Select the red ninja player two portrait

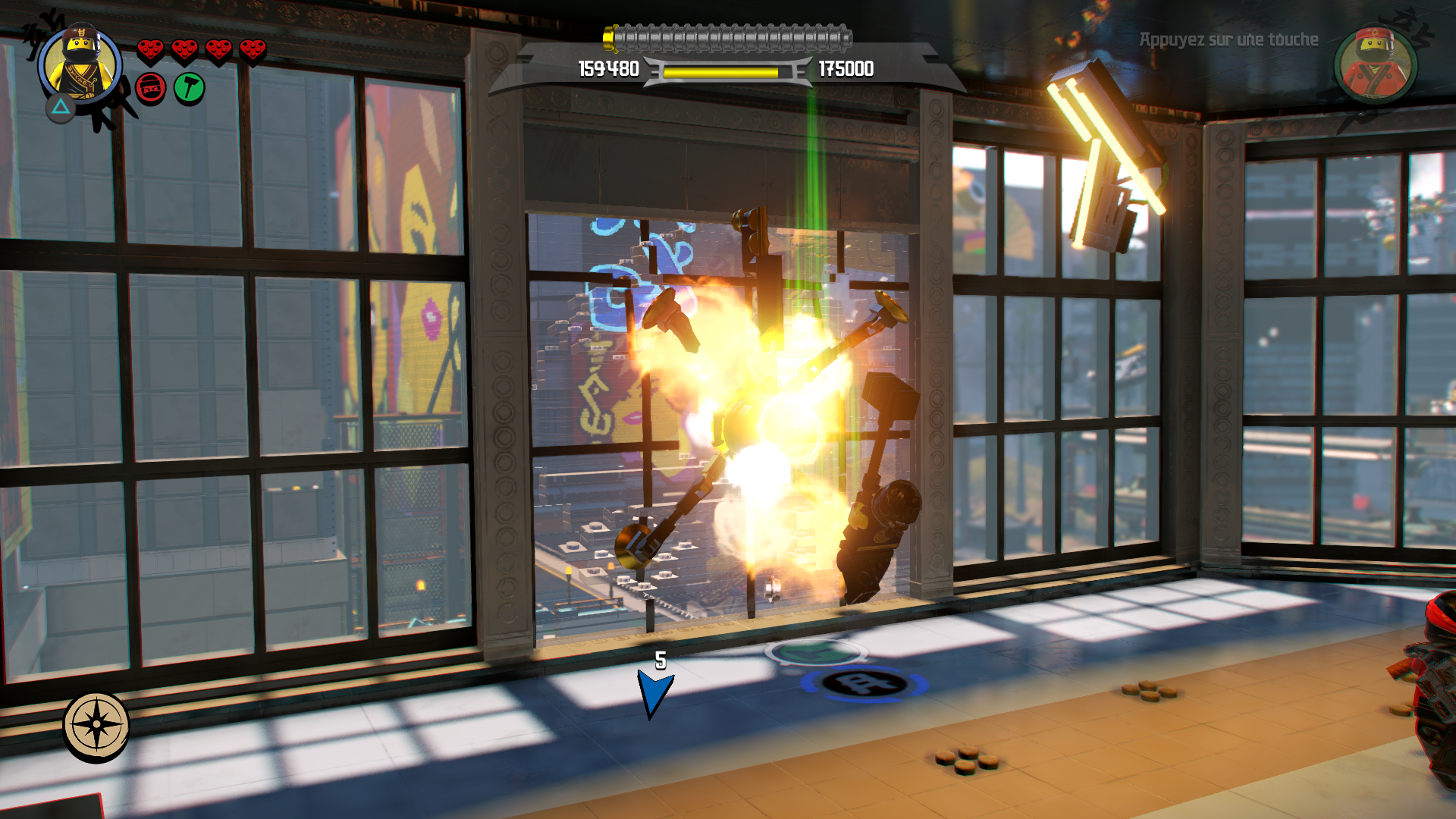pyautogui.click(x=1375, y=64)
